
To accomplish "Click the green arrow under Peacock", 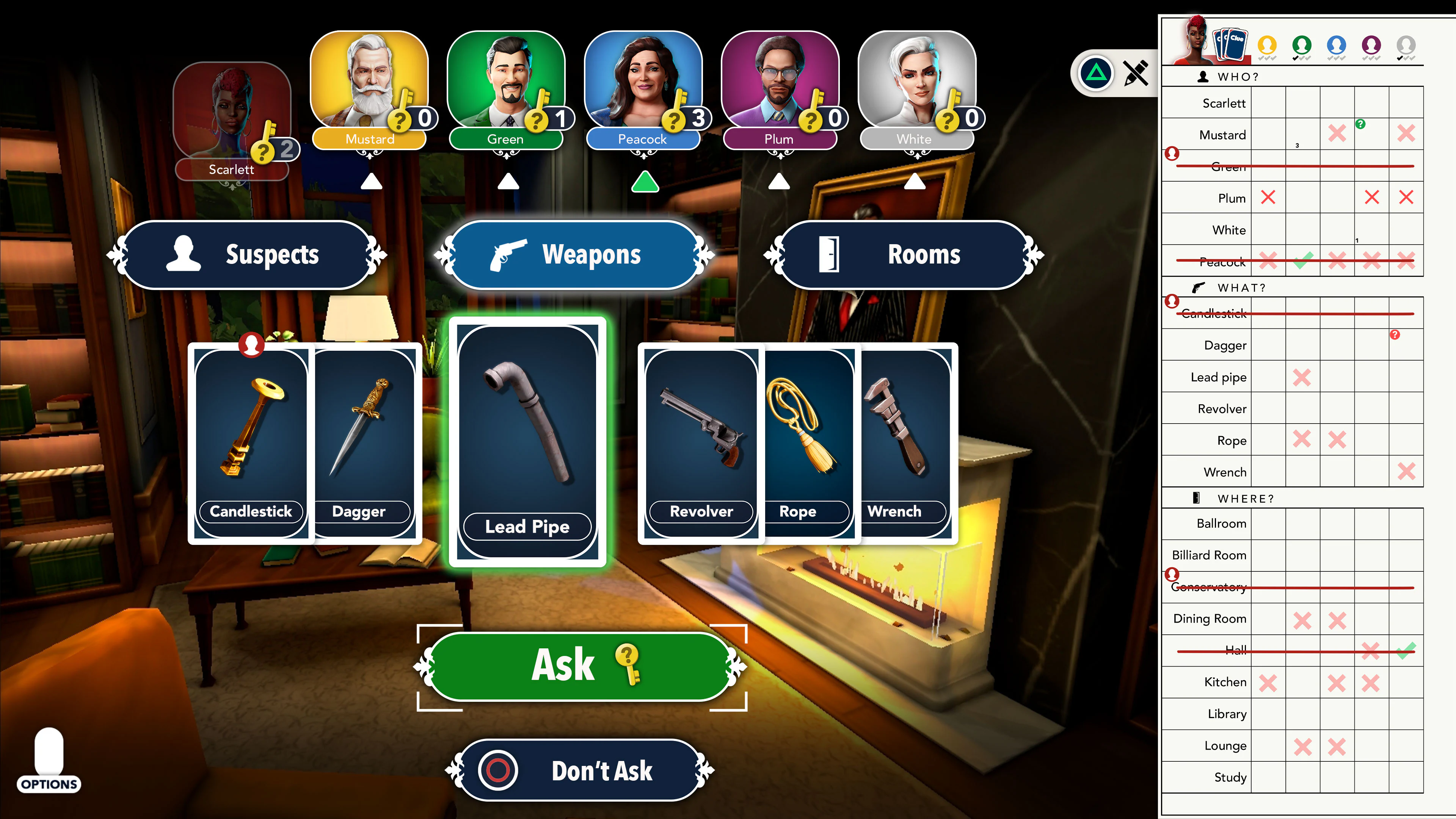I will coord(646,182).
